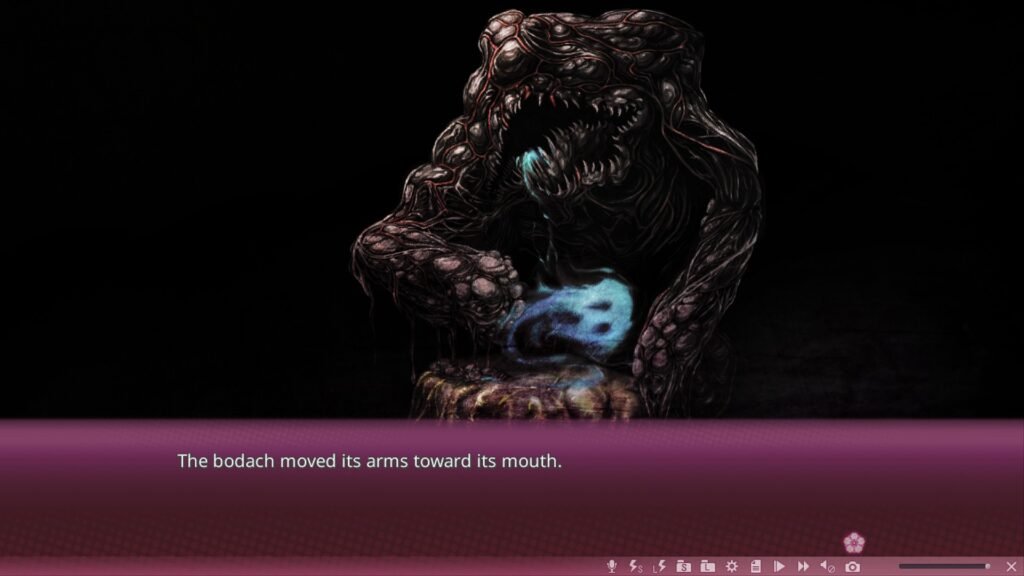Screen dimensions: 1024x576
Task: Advance dialogue via the flower icon
Action: pos(853,543)
